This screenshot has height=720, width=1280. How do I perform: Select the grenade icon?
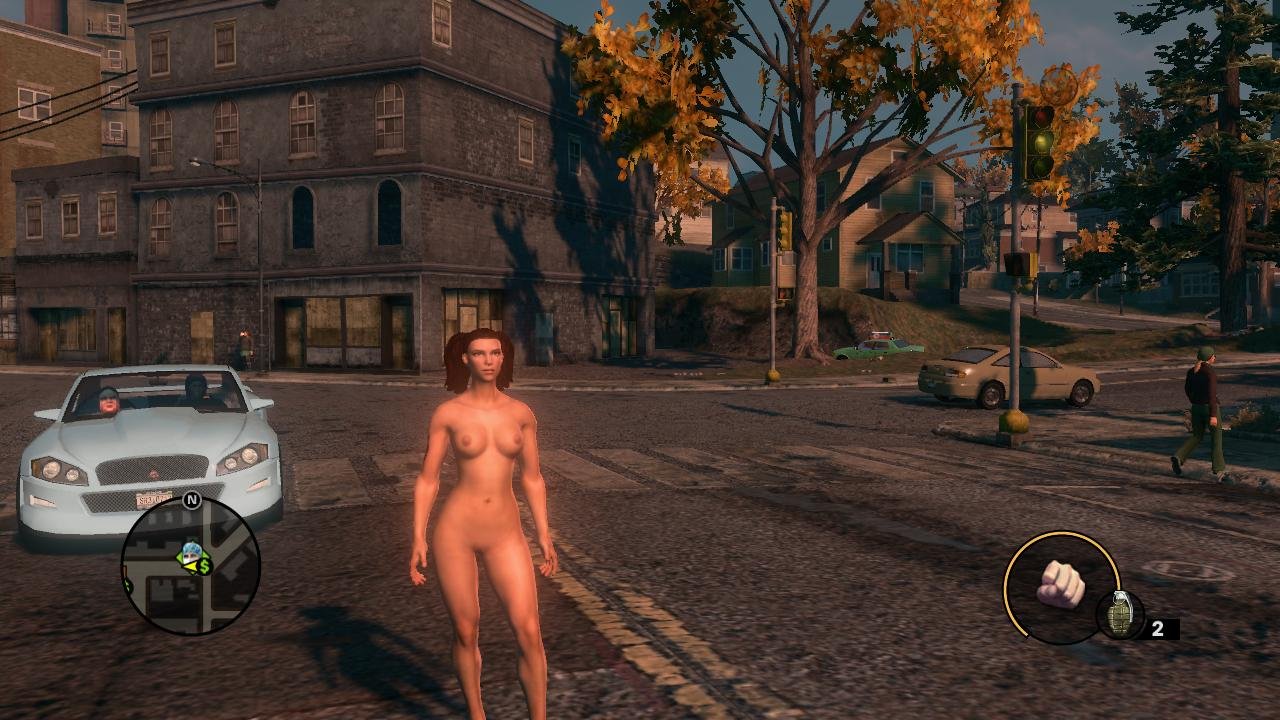(1119, 615)
